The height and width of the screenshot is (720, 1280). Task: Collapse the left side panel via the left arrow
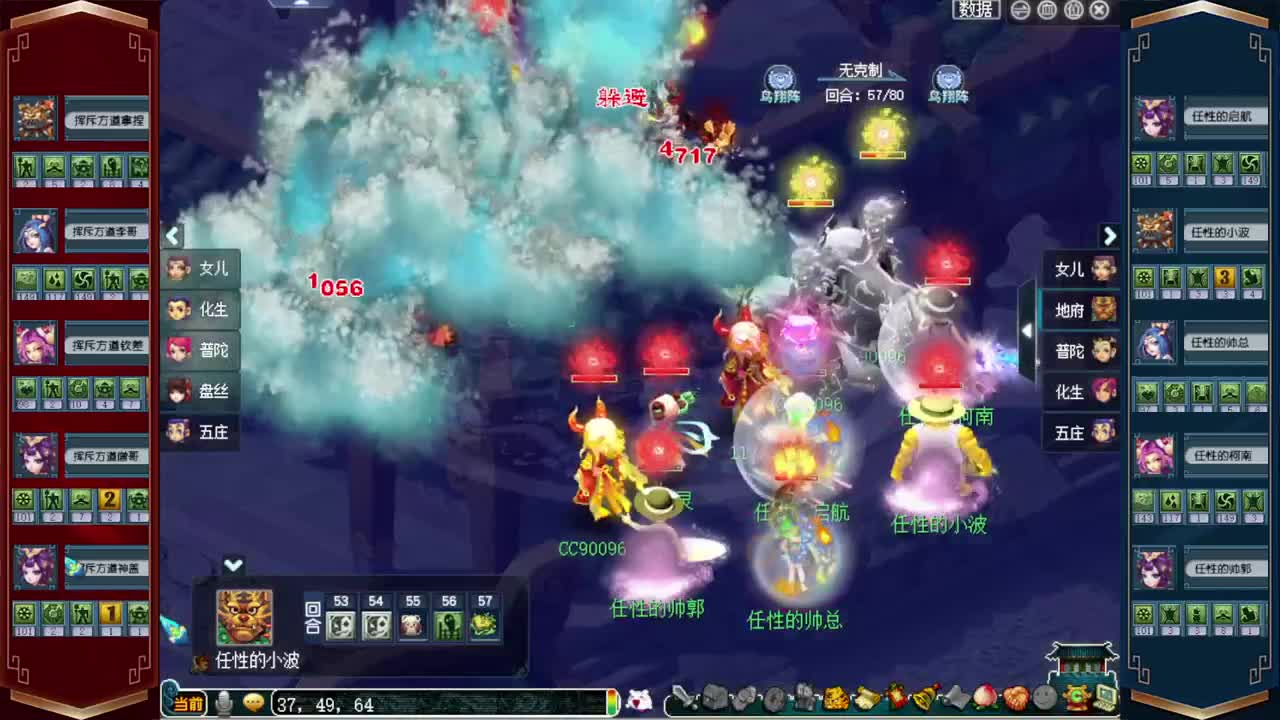click(173, 236)
